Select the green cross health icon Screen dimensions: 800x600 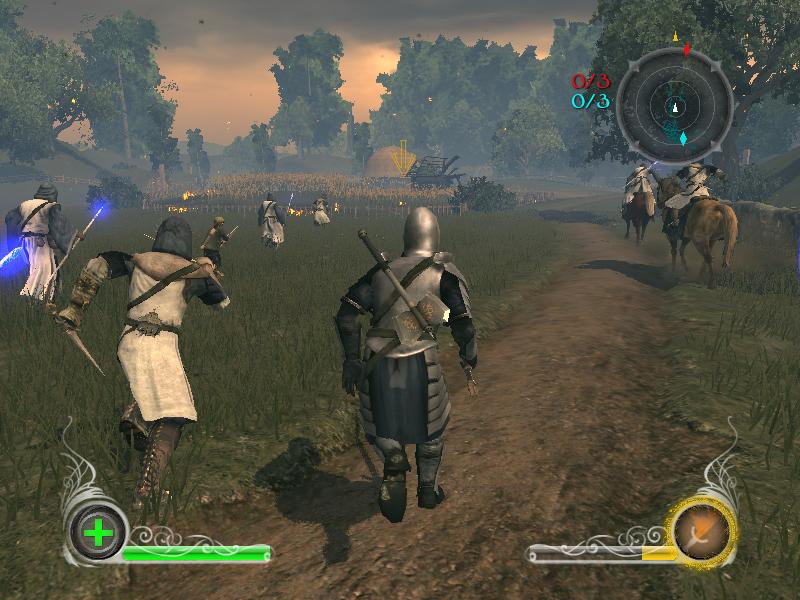coord(98,533)
